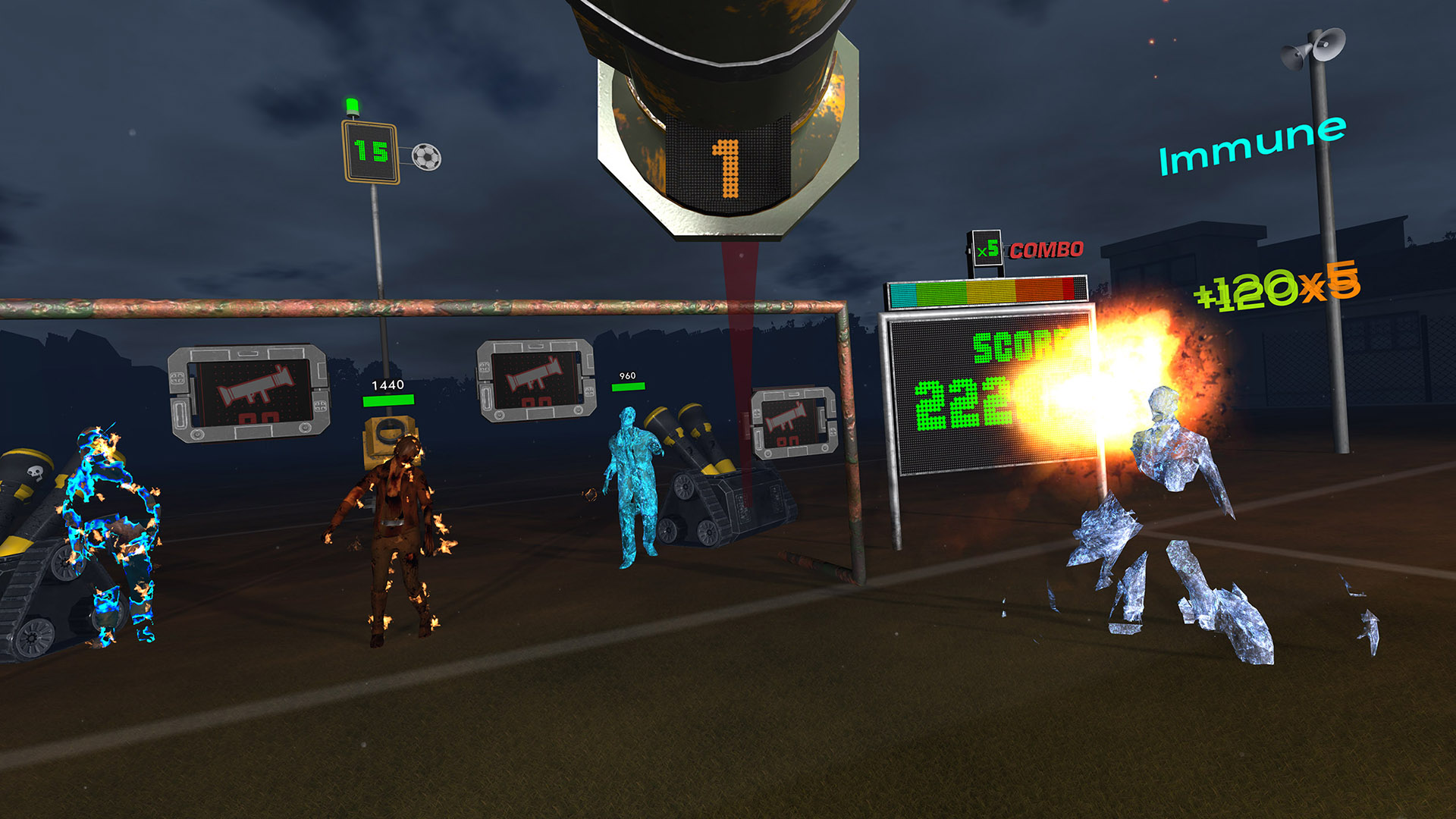Expand the 15 ball counter sign
The width and height of the screenshot is (1456, 819).
point(371,152)
